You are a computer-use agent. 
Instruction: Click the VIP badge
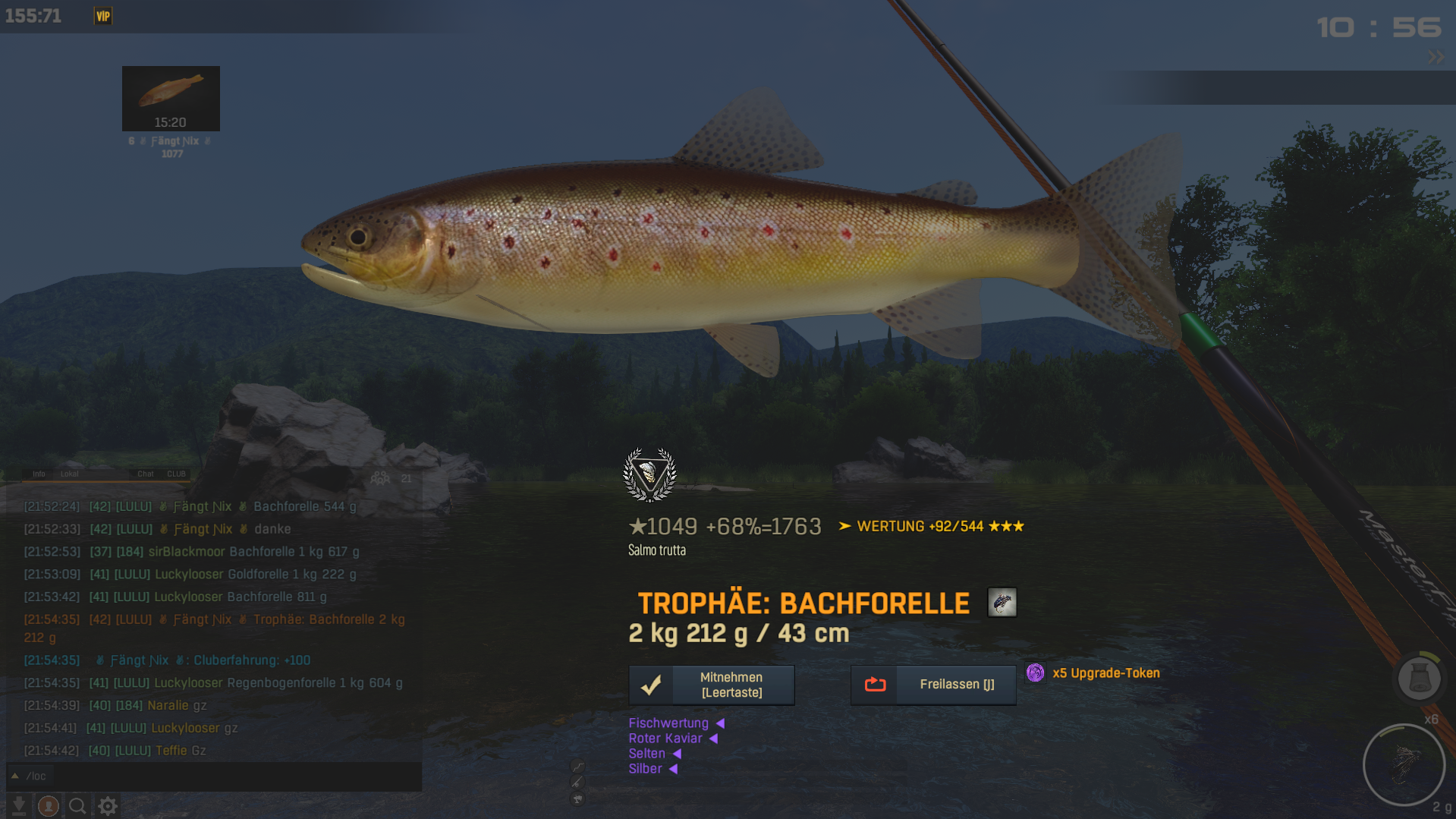[x=103, y=16]
